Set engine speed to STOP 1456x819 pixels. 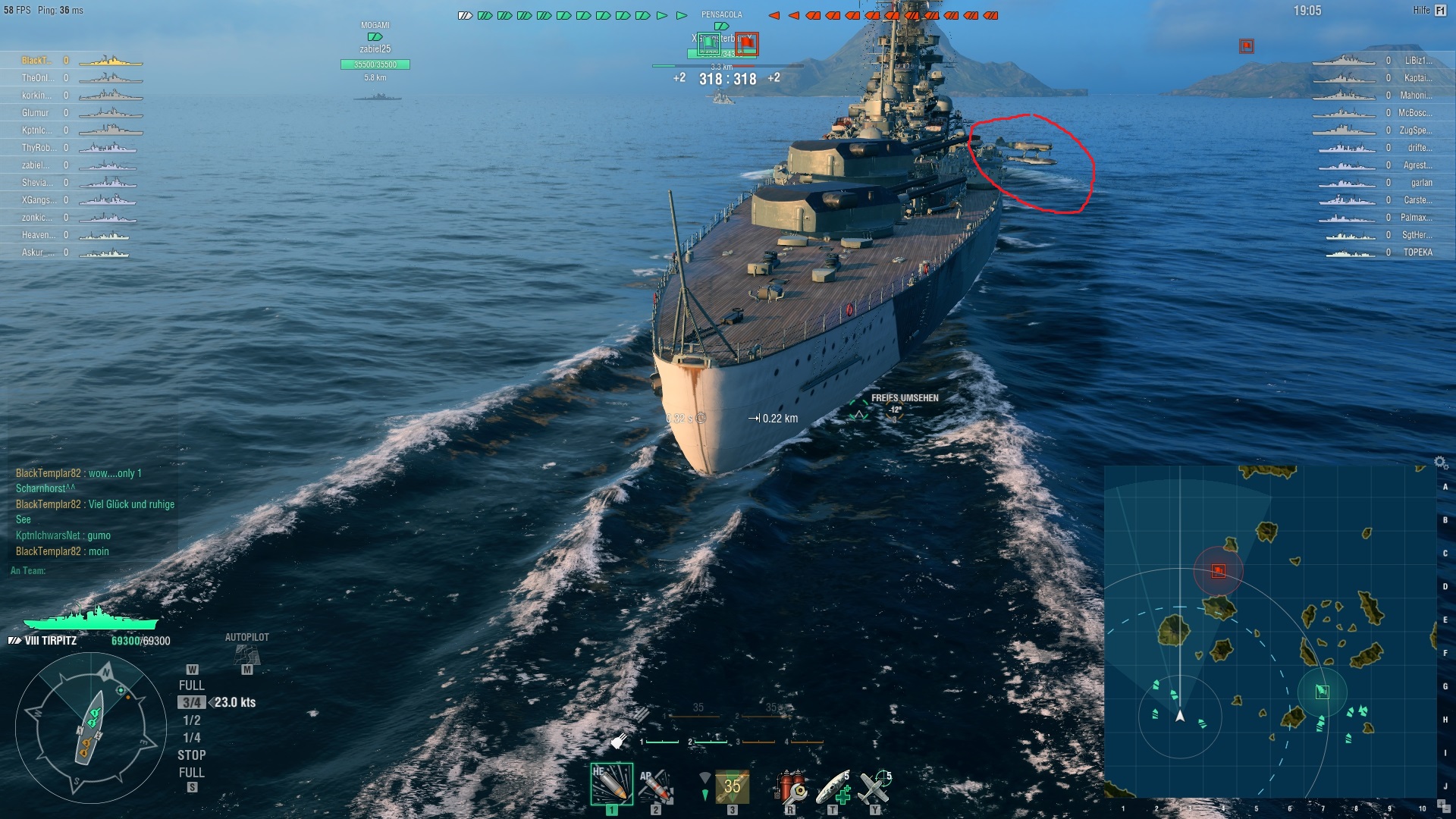click(x=193, y=755)
